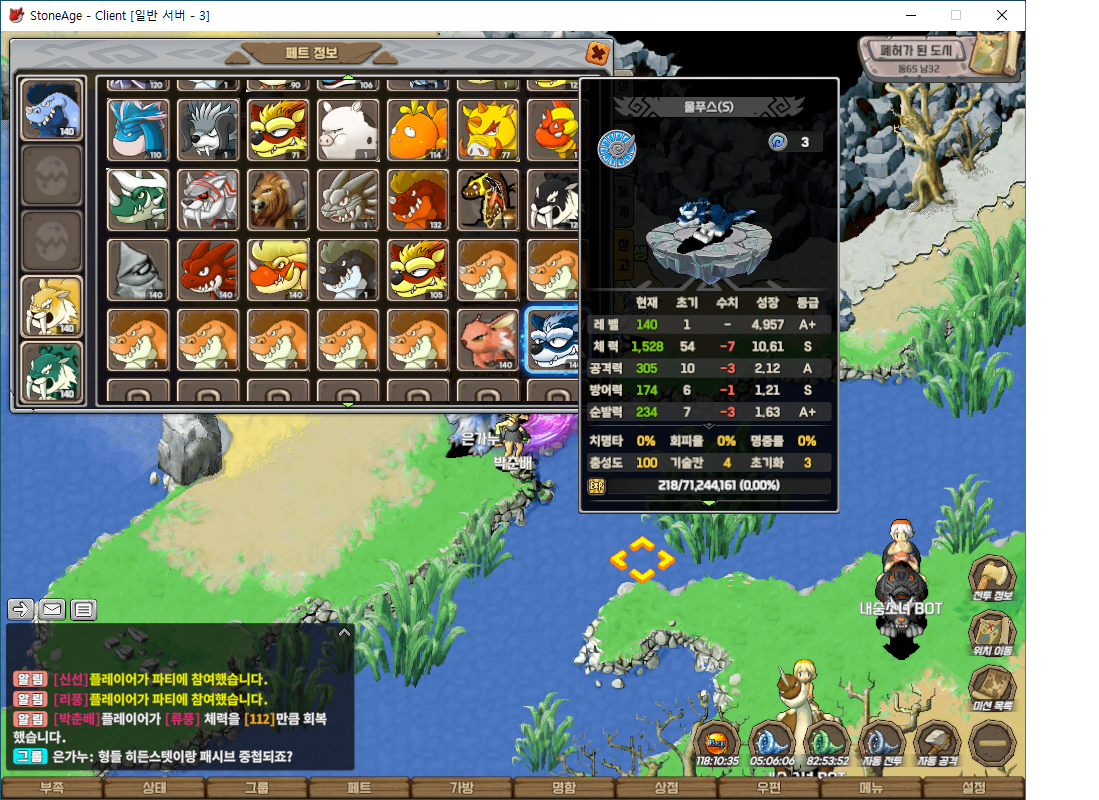Open 전투 정보 battle info
Screen dimensions: 1099x800
(992, 580)
